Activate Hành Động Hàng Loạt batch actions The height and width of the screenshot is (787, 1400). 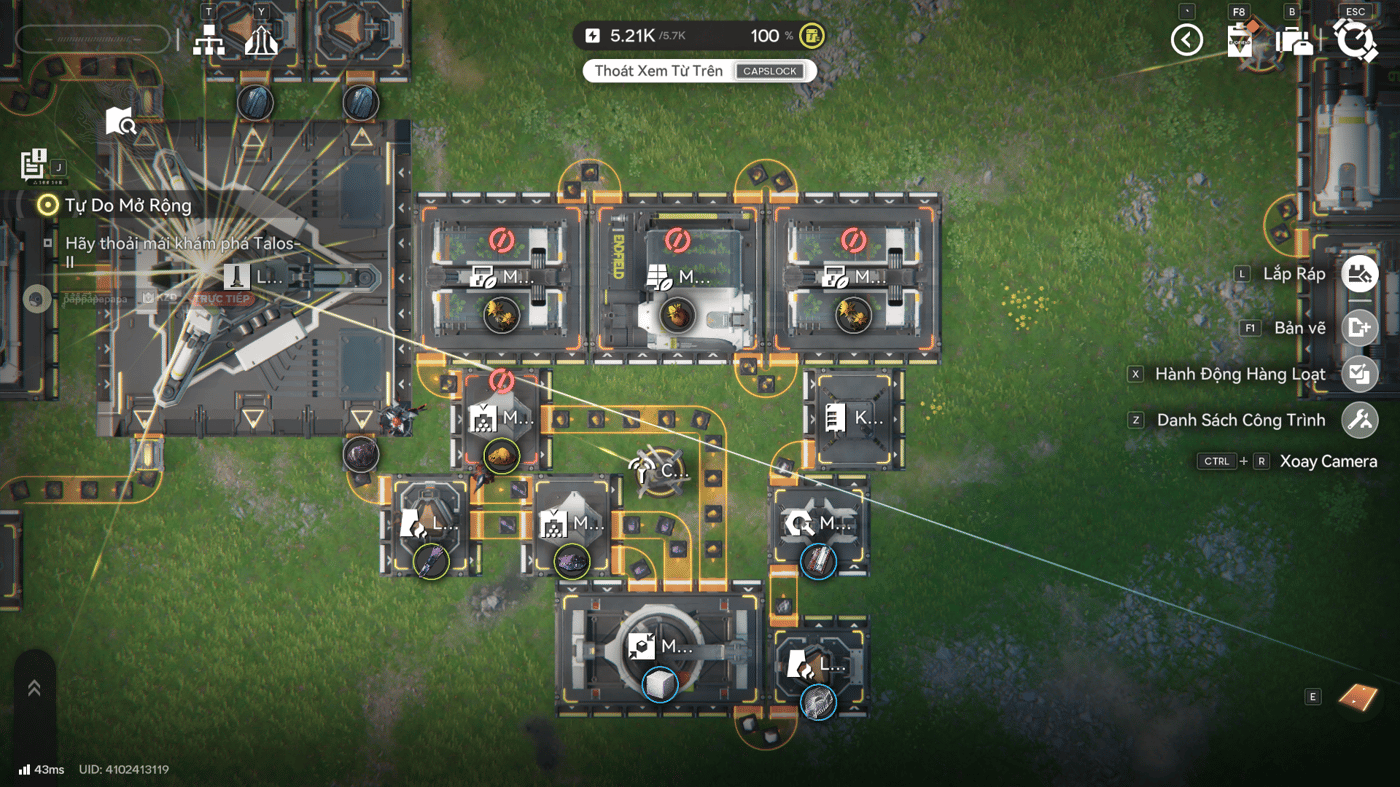(1359, 374)
